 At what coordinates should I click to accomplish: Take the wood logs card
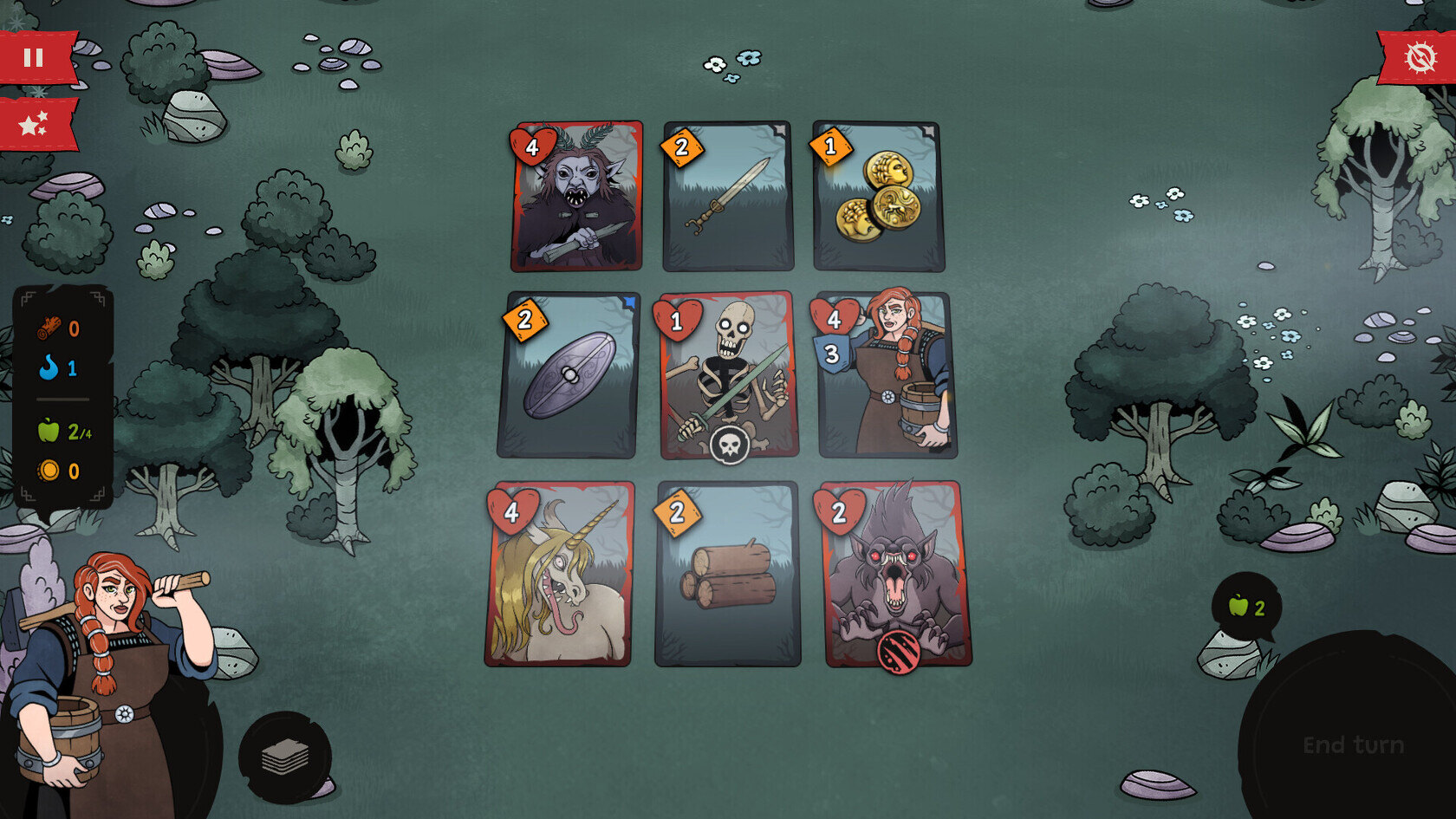click(x=728, y=574)
